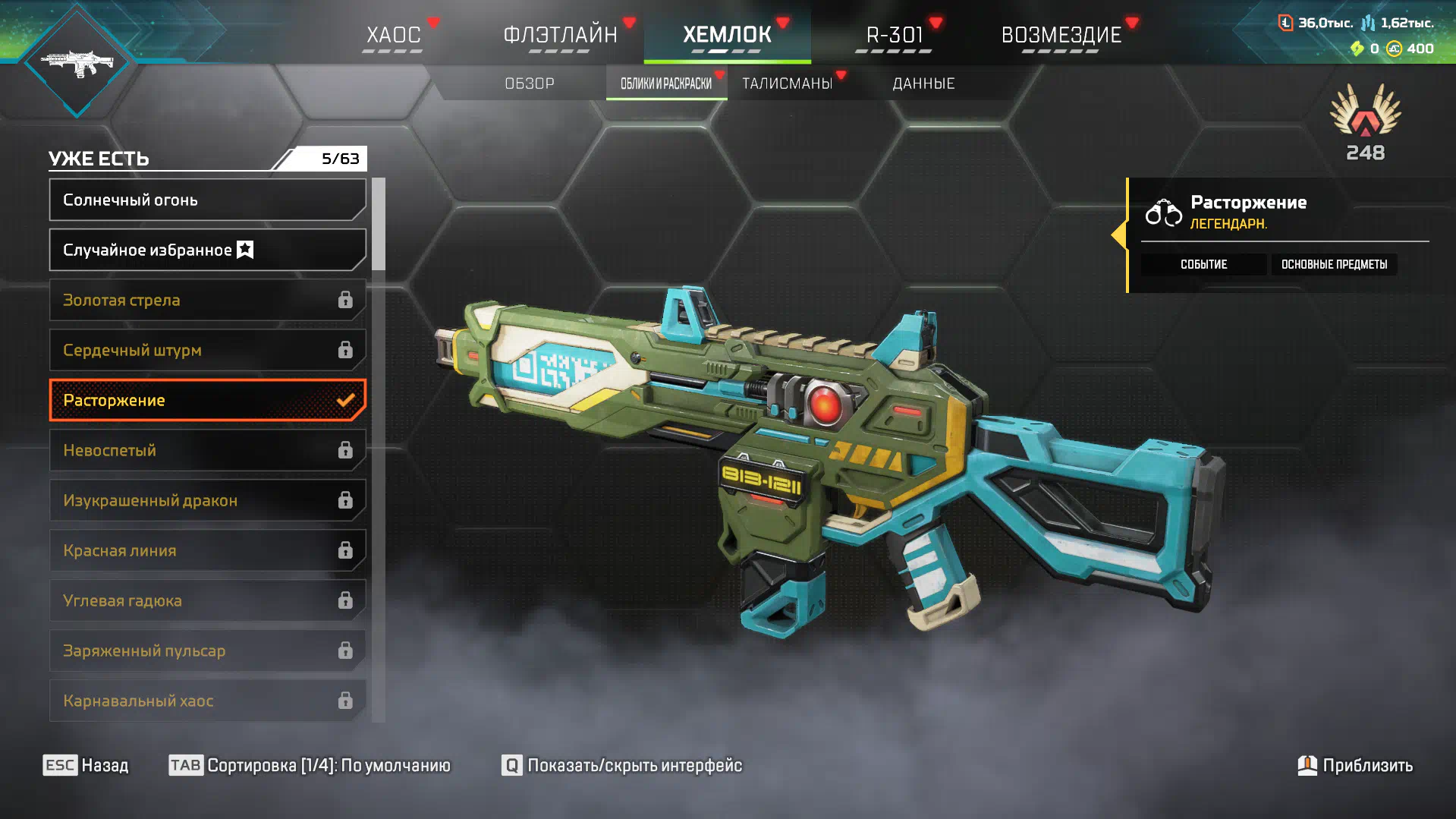Choose the Случайное избранное option
Screen dimensions: 1456x819
tap(207, 250)
